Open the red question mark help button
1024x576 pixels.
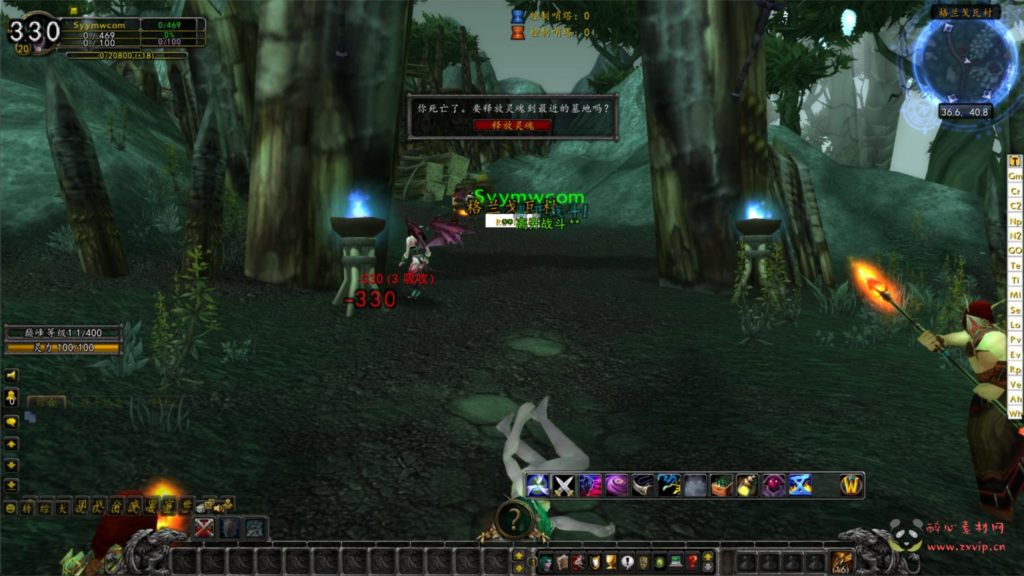point(692,562)
